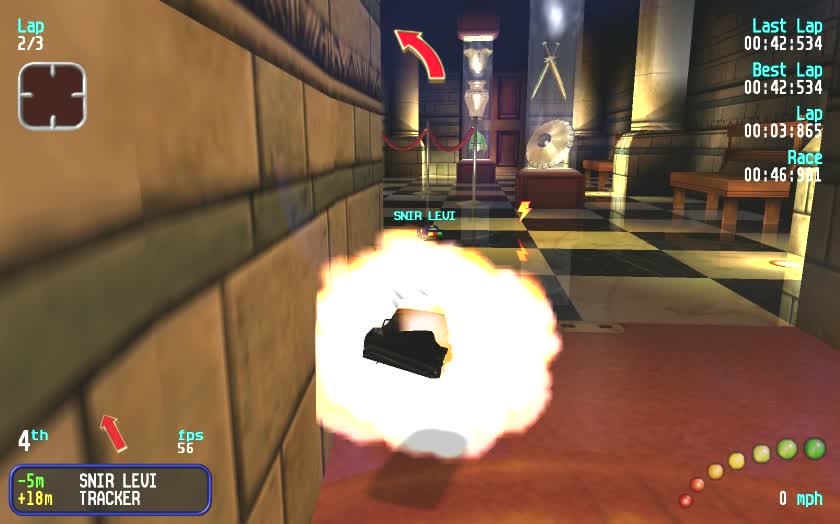Select the SNIR LEVI row in the gap panel
The width and height of the screenshot is (840, 524).
pos(110,481)
